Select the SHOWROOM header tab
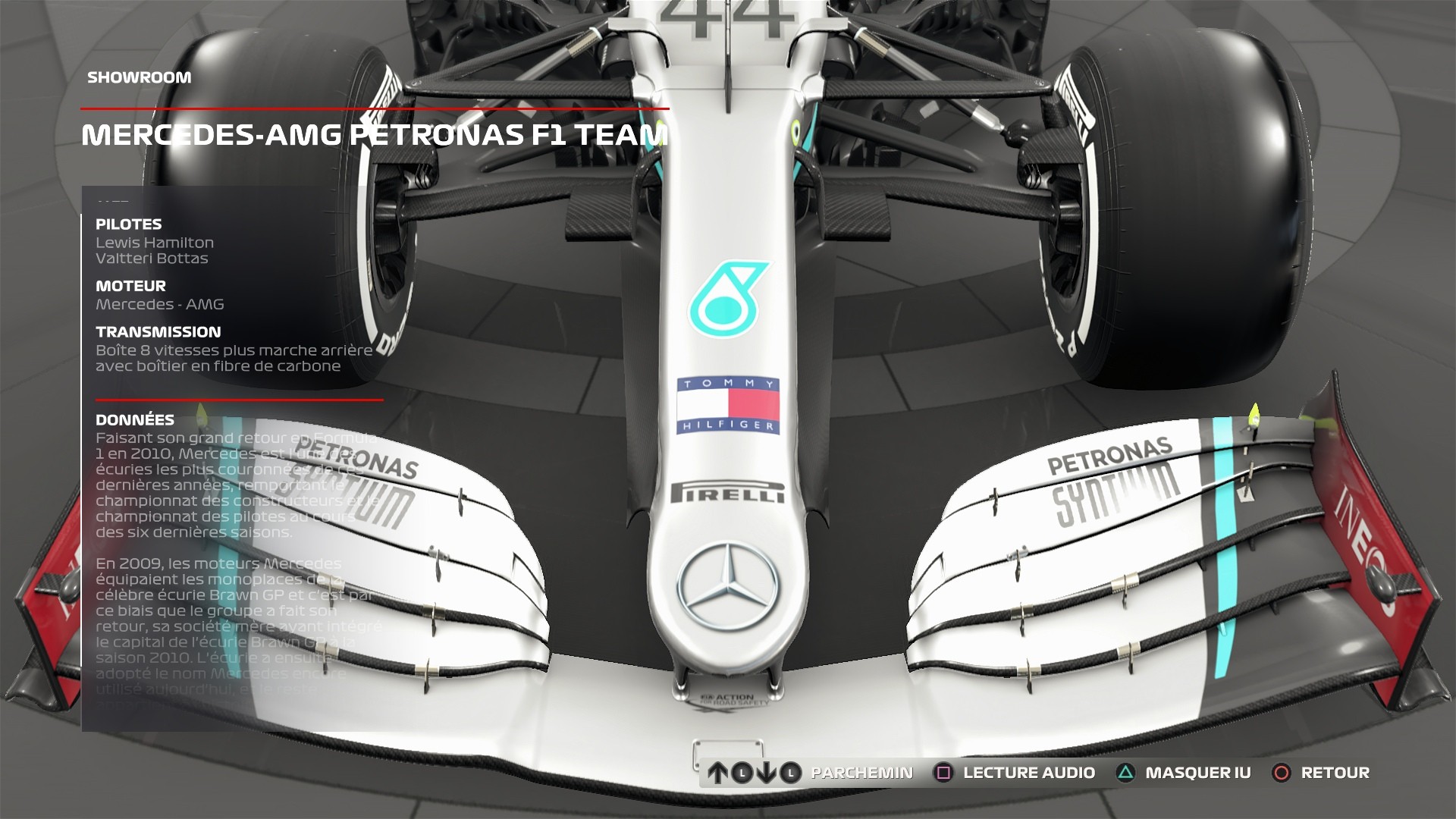This screenshot has height=819, width=1456. coord(140,77)
